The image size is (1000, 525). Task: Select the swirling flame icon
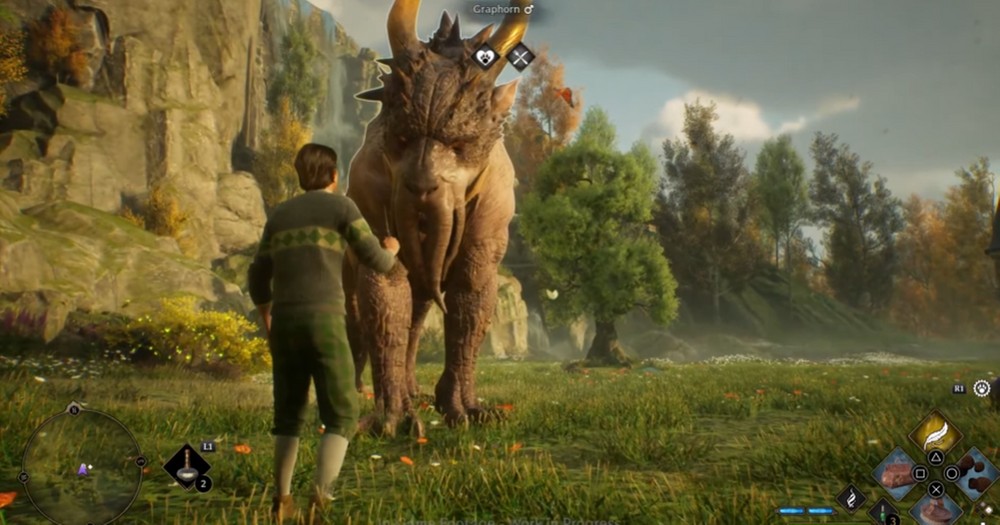point(850,497)
